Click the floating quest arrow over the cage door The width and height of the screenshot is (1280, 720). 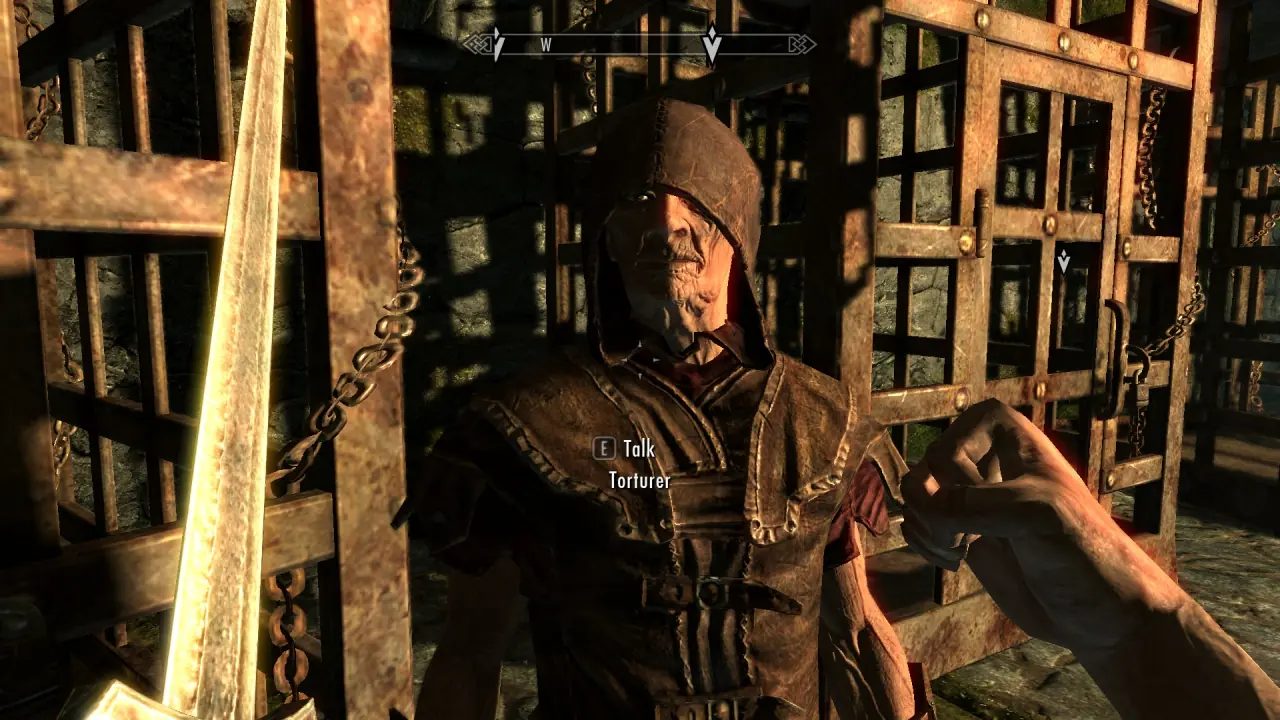(1063, 262)
